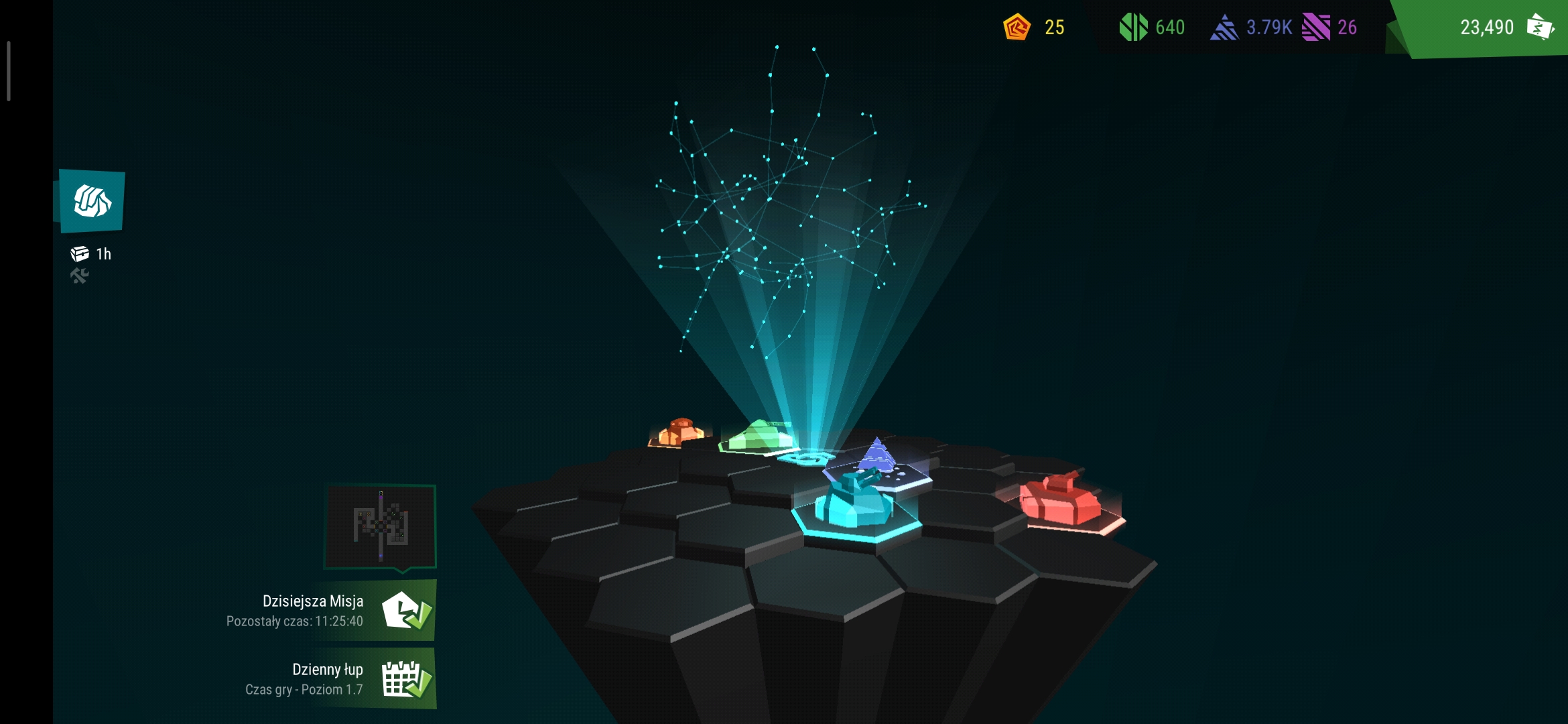Viewport: 1568px width, 724px height.
Task: Open the fist icon menu
Action: coord(92,201)
